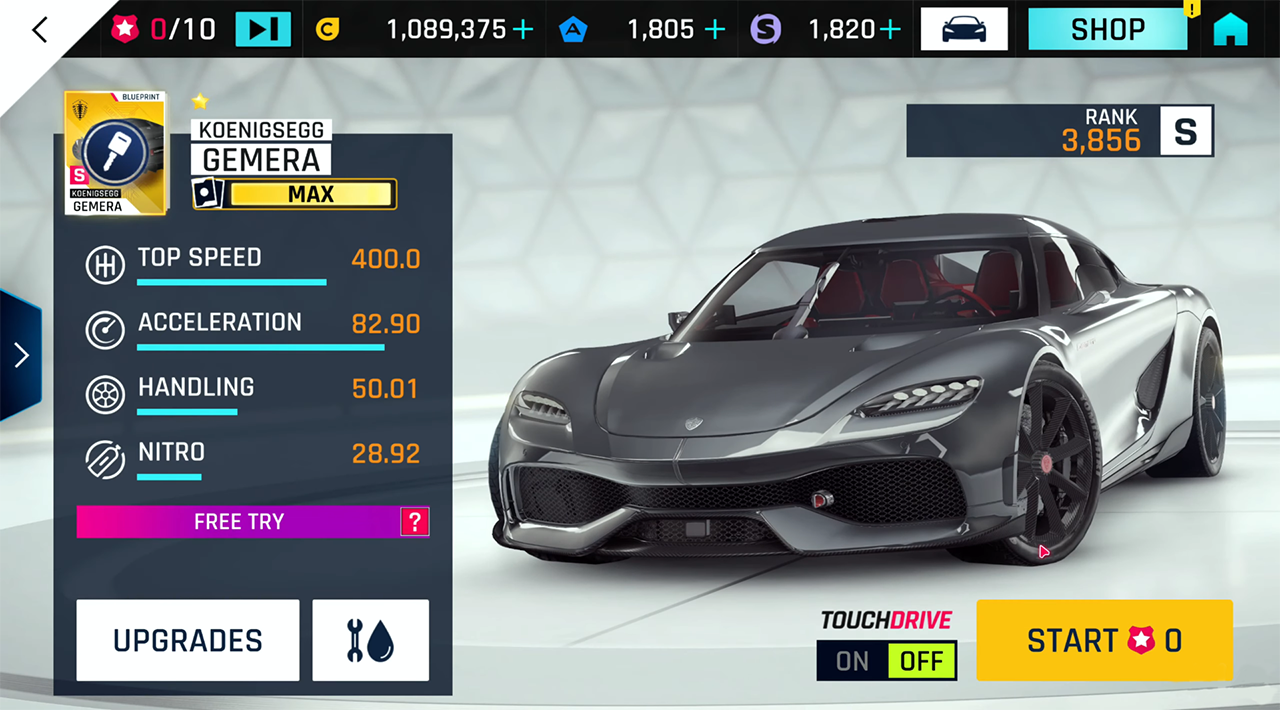The width and height of the screenshot is (1280, 710).
Task: Open the S class rank panel
Action: click(1059, 131)
